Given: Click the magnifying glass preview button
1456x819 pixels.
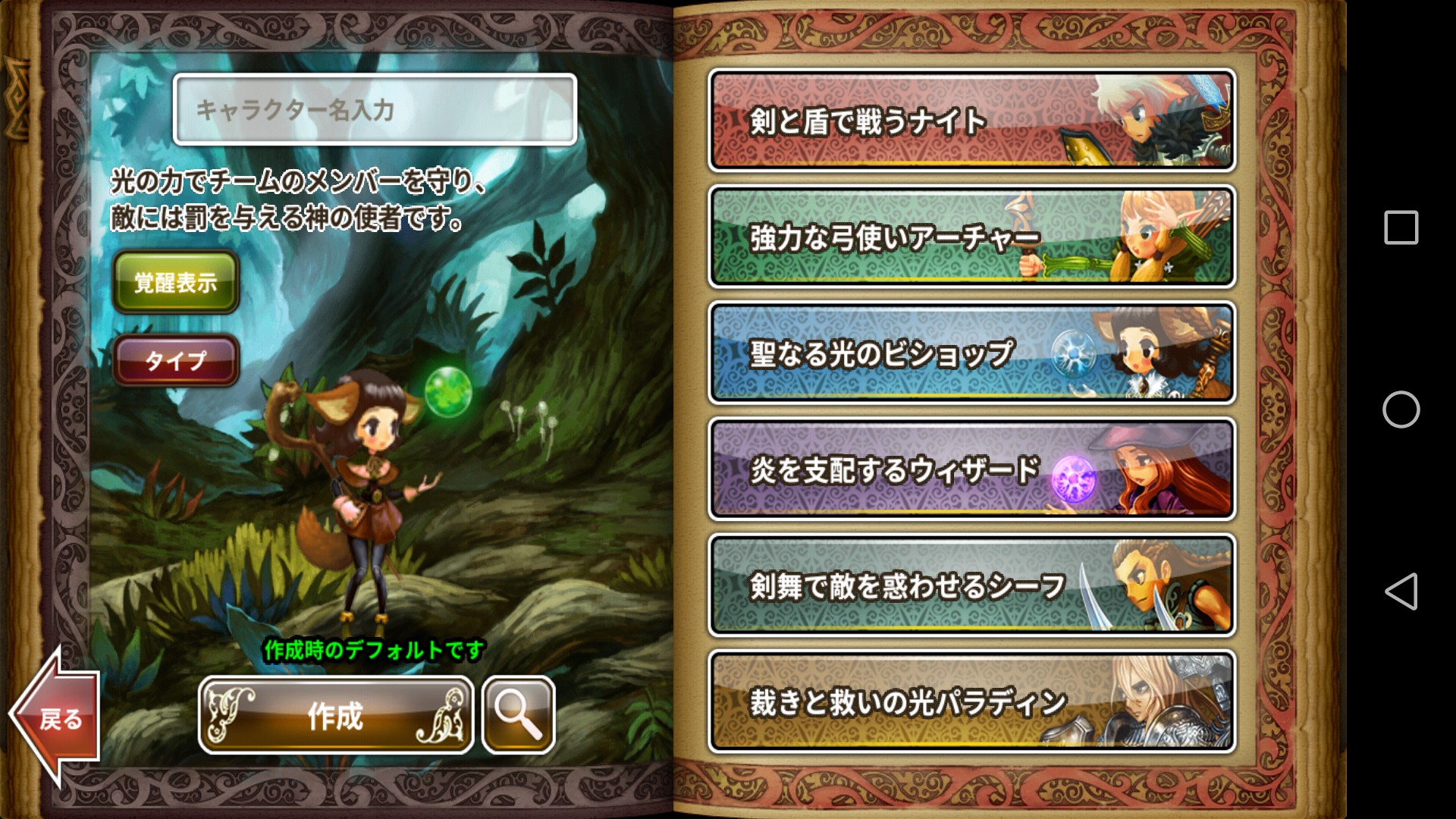Looking at the screenshot, I should click(519, 715).
